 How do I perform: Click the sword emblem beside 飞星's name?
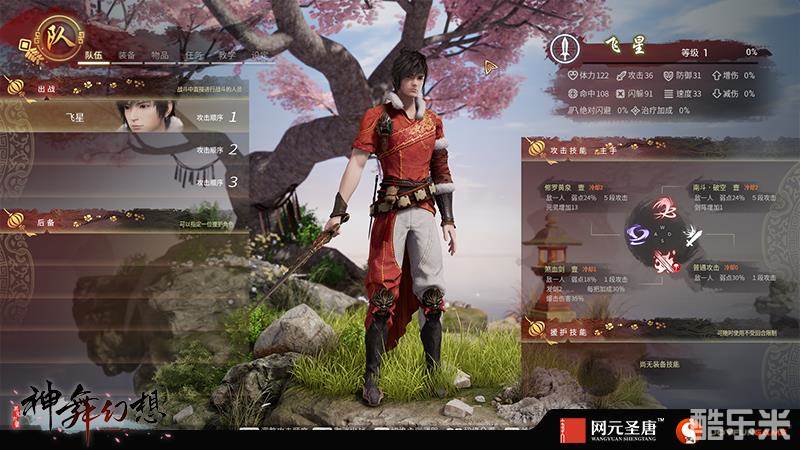566,47
